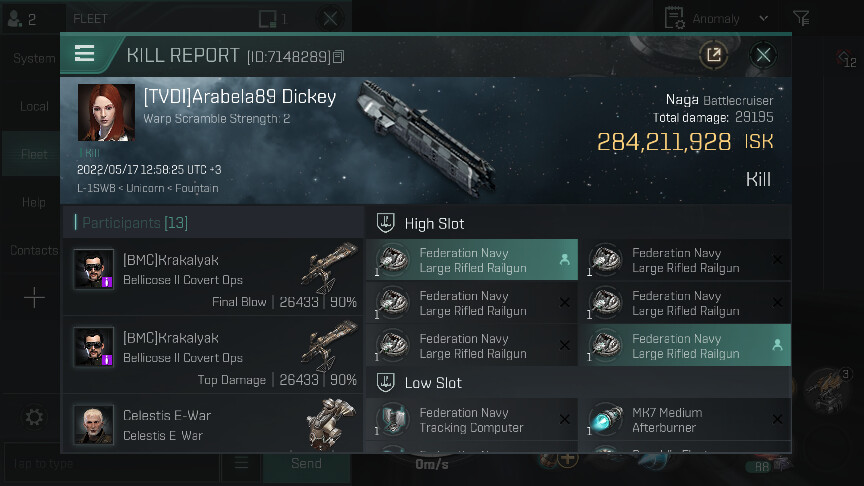Select the Federation Navy Tracking Computer module
This screenshot has width=864, height=486.
(471, 420)
